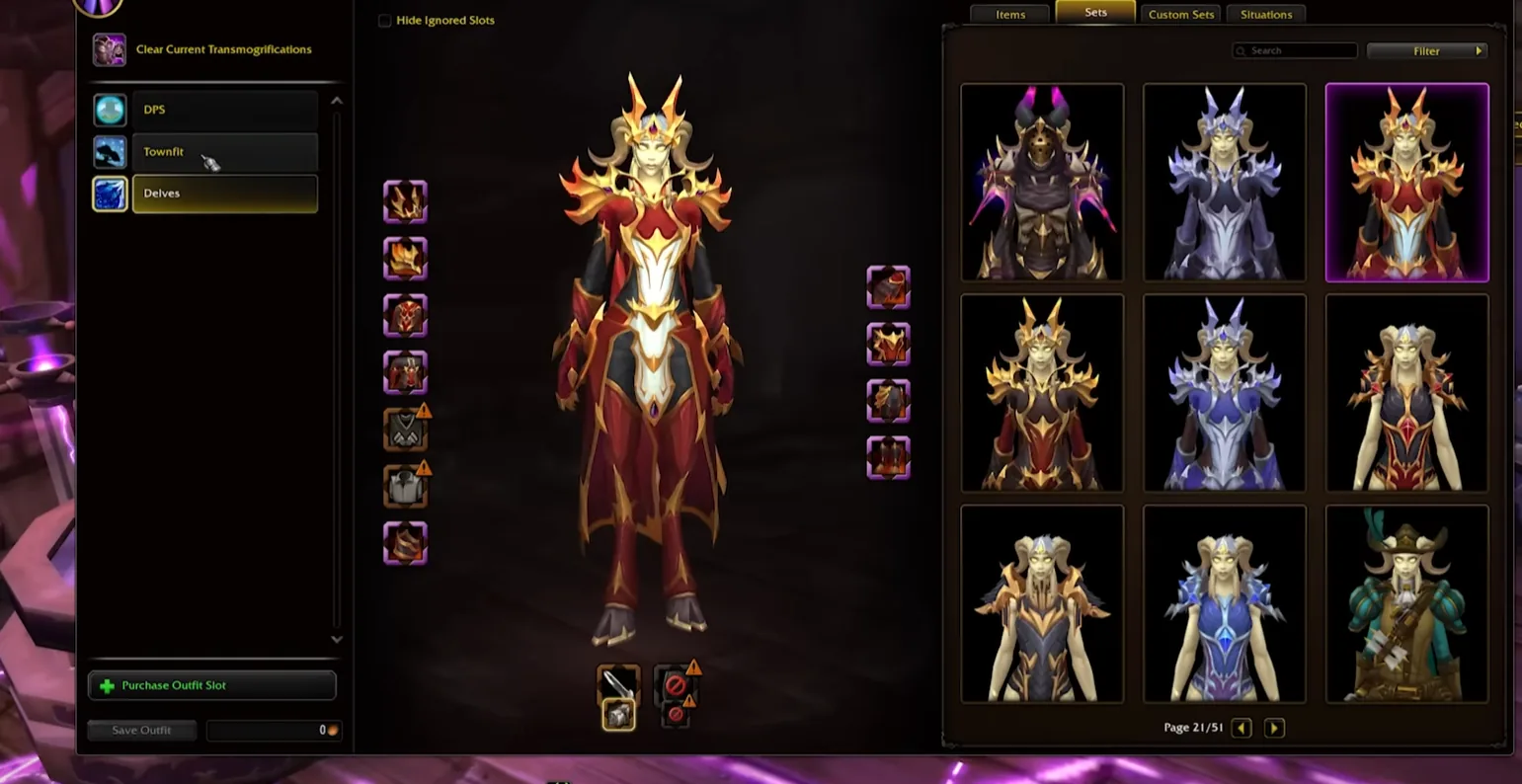Viewport: 1522px width, 784px height.
Task: Select the DPS outfit
Action: click(x=224, y=110)
